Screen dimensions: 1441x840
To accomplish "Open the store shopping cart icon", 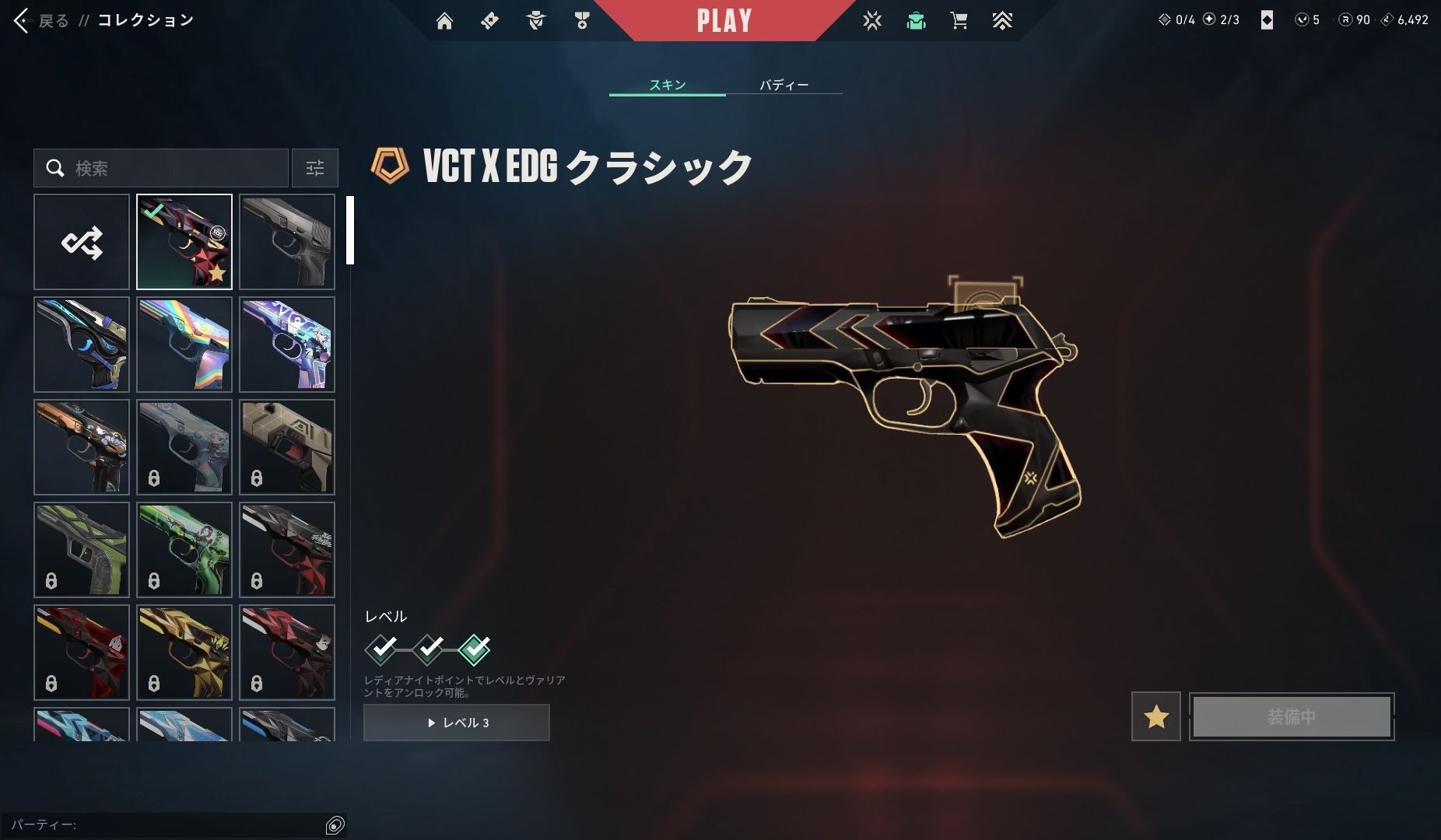I will pyautogui.click(x=959, y=21).
